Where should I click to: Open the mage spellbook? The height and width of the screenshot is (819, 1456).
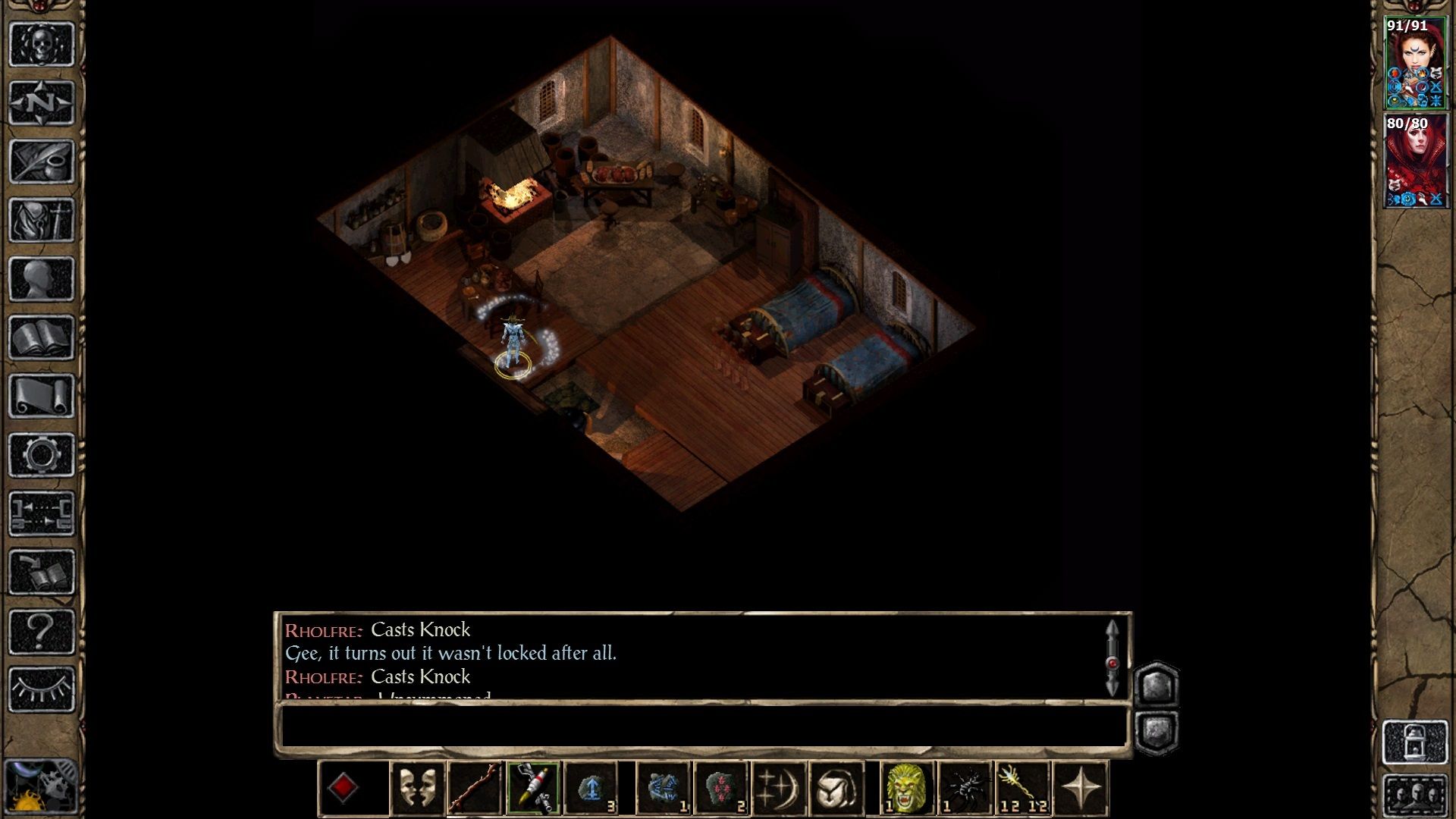41,337
